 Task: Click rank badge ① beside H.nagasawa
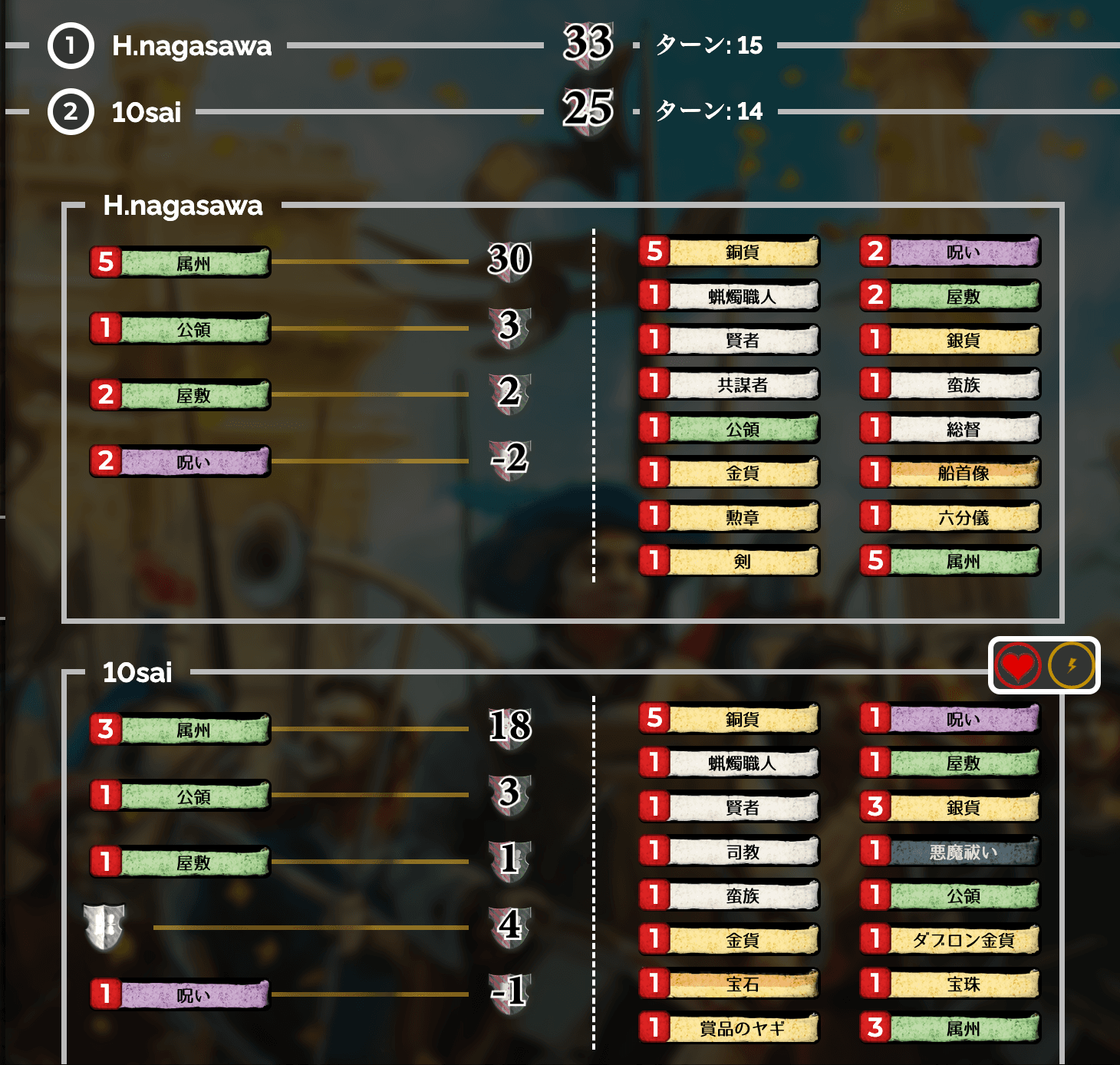(70, 45)
